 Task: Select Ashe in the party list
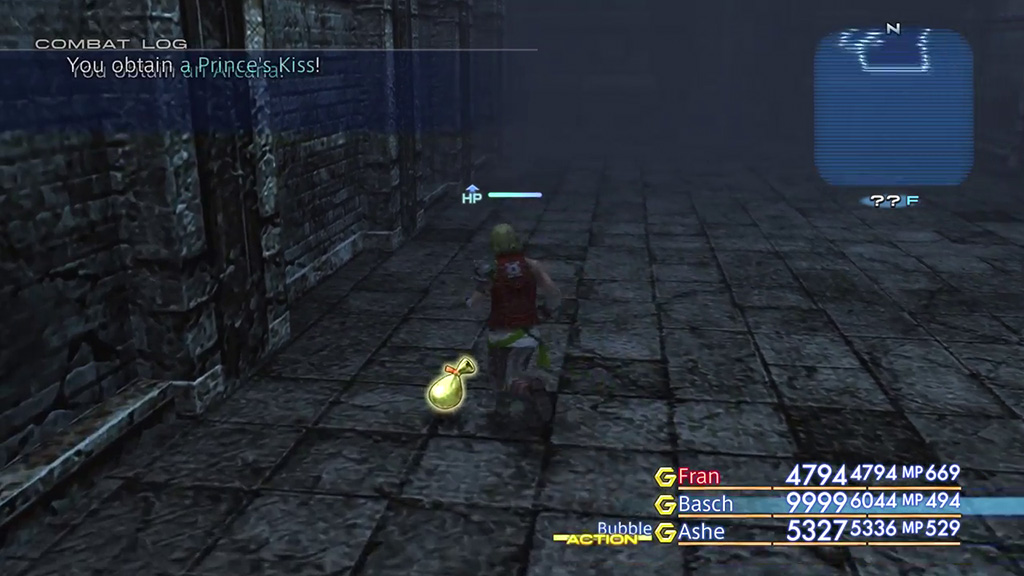pyautogui.click(x=701, y=531)
